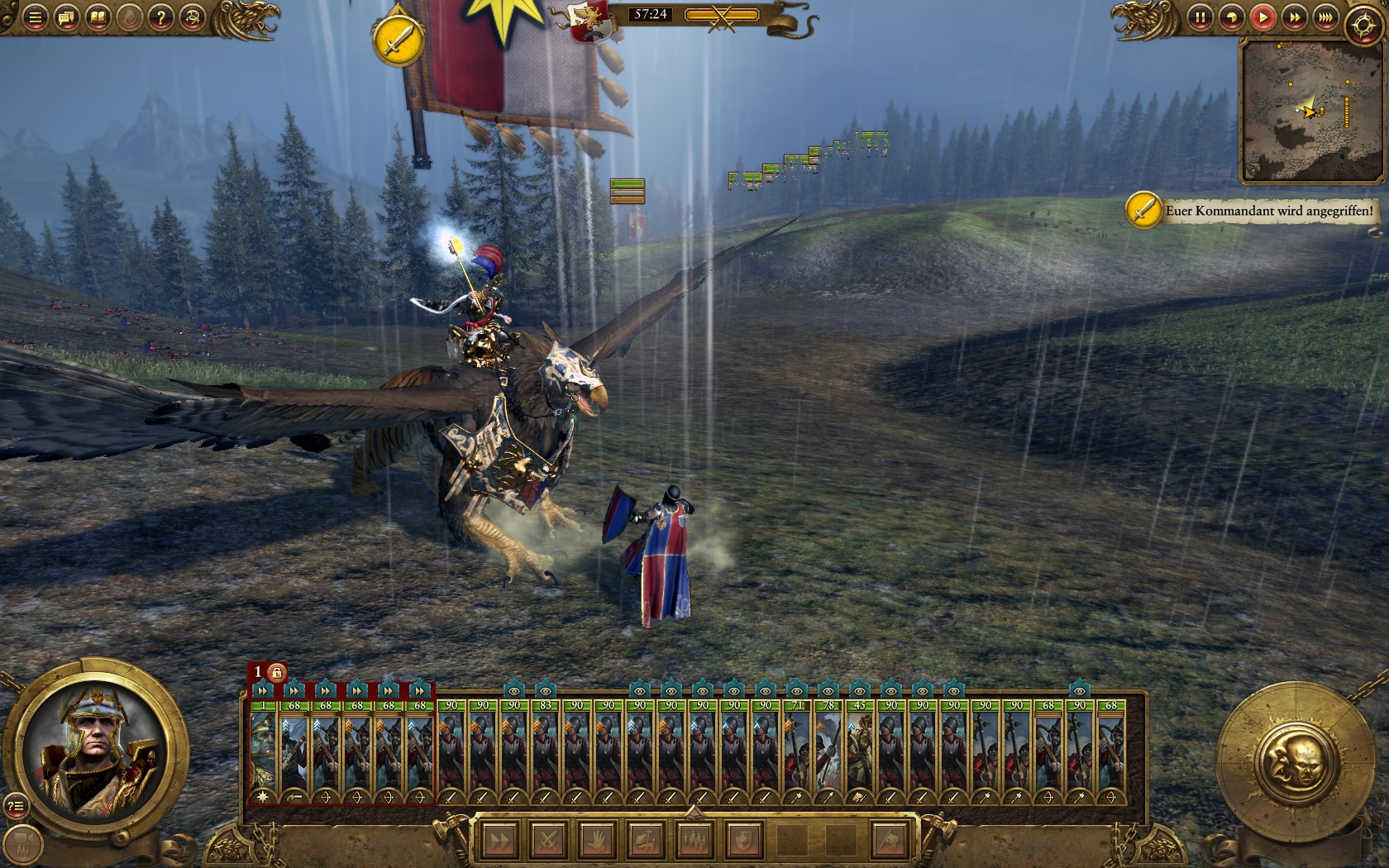Click the commander under attack notification
Image resolution: width=1389 pixels, height=868 pixels.
(1268, 211)
